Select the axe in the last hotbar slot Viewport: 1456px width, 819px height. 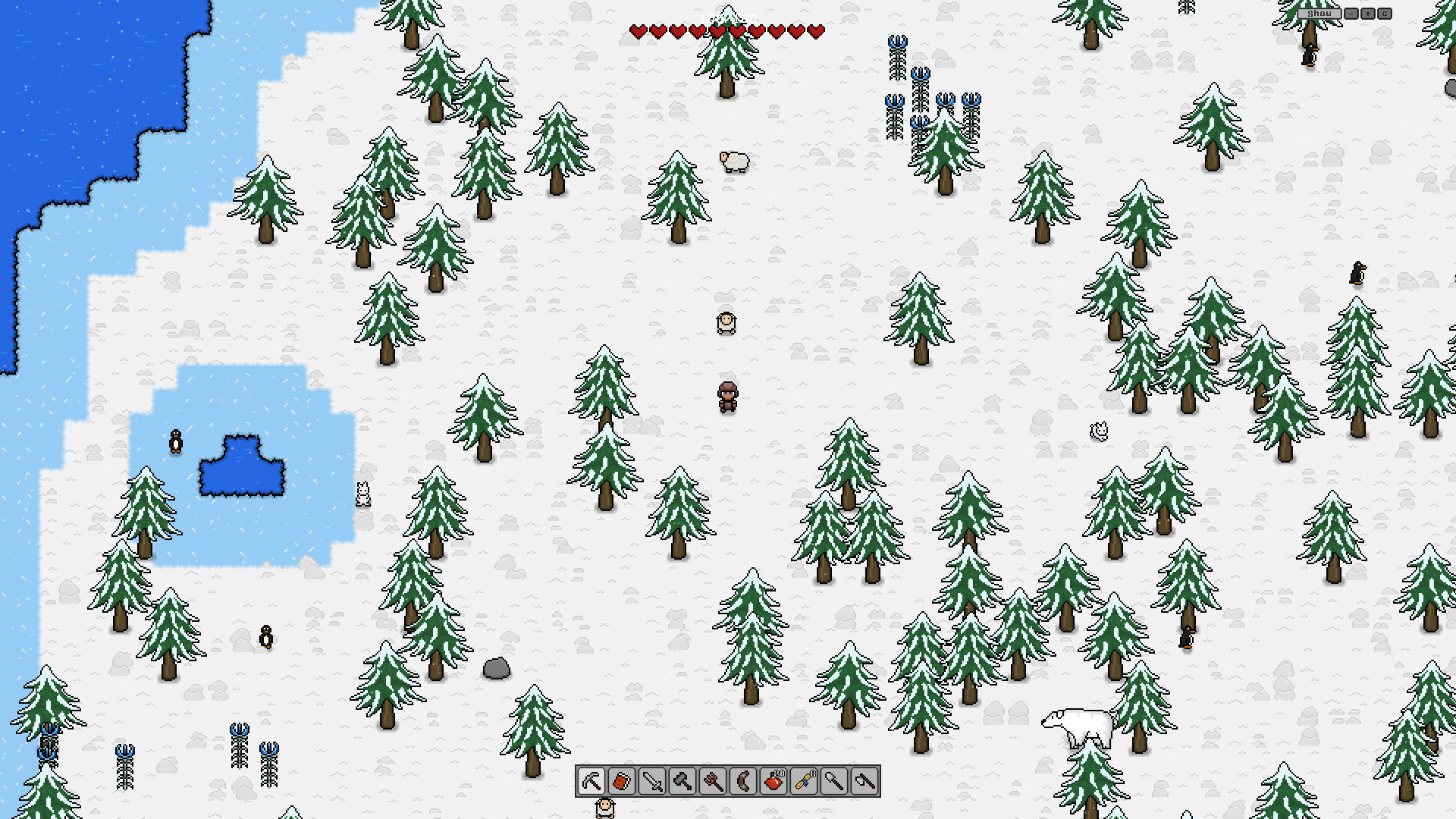click(867, 782)
